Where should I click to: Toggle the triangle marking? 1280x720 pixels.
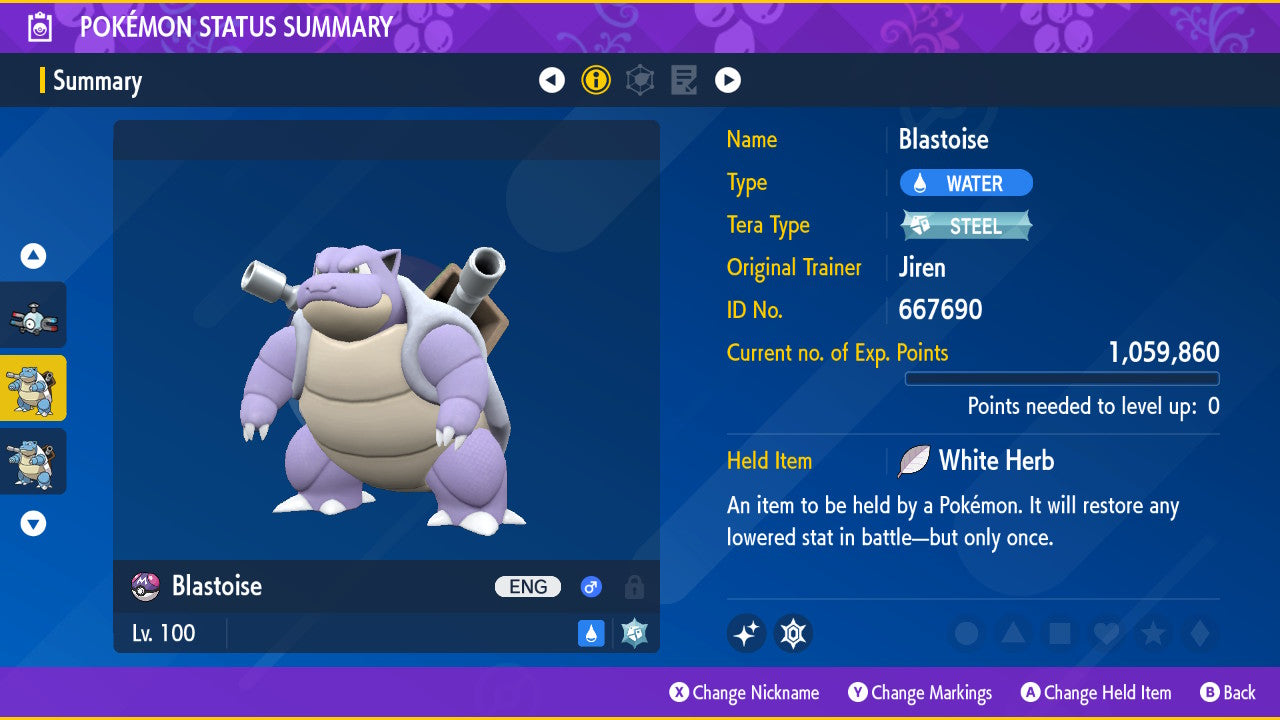[x=1013, y=633]
